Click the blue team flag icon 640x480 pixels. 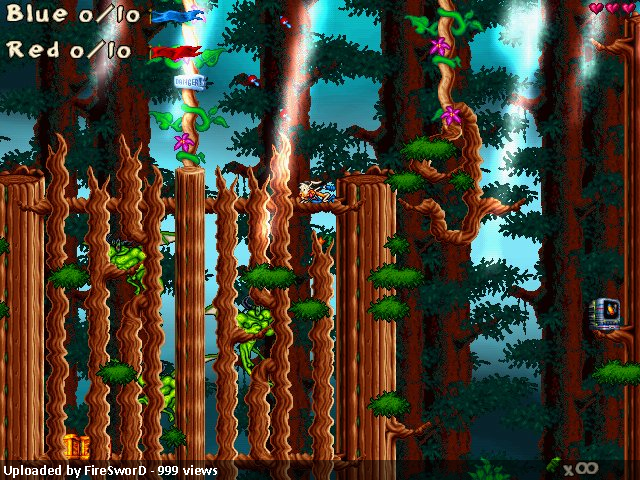[x=178, y=16]
